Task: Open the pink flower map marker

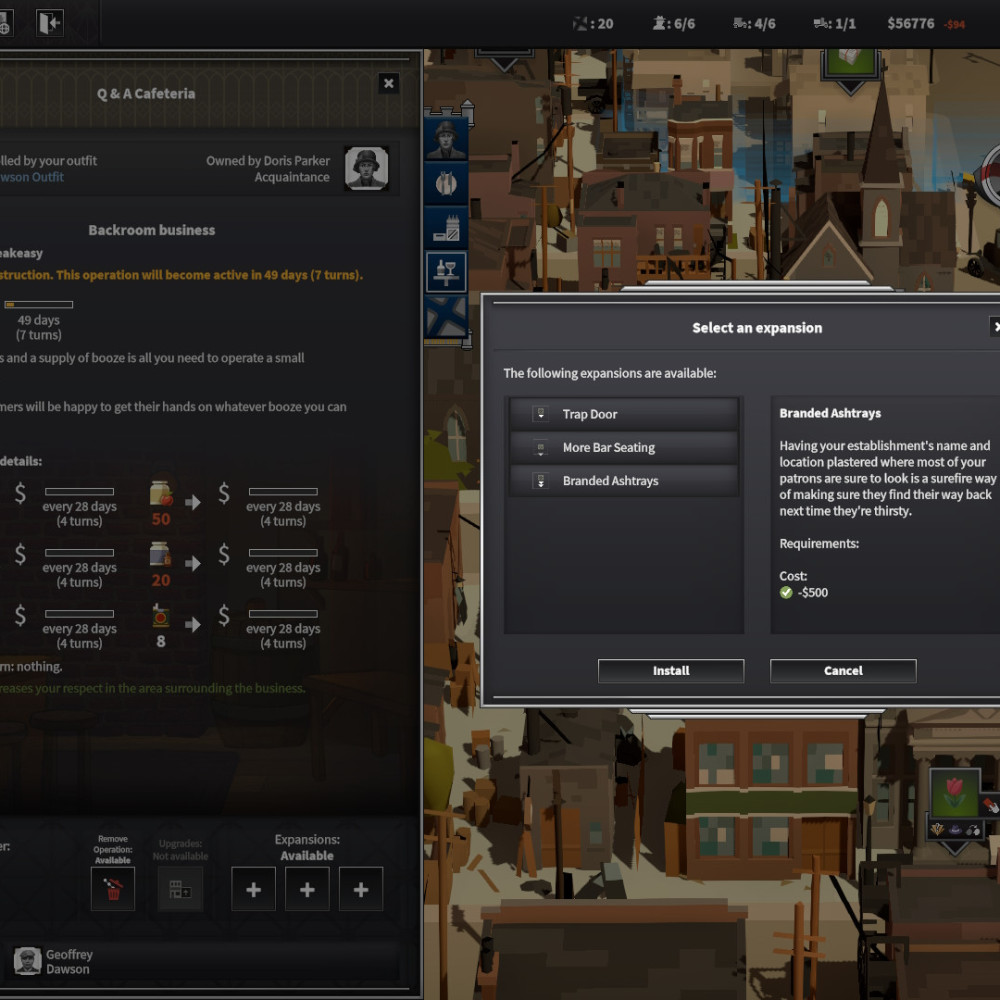Action: [x=953, y=794]
